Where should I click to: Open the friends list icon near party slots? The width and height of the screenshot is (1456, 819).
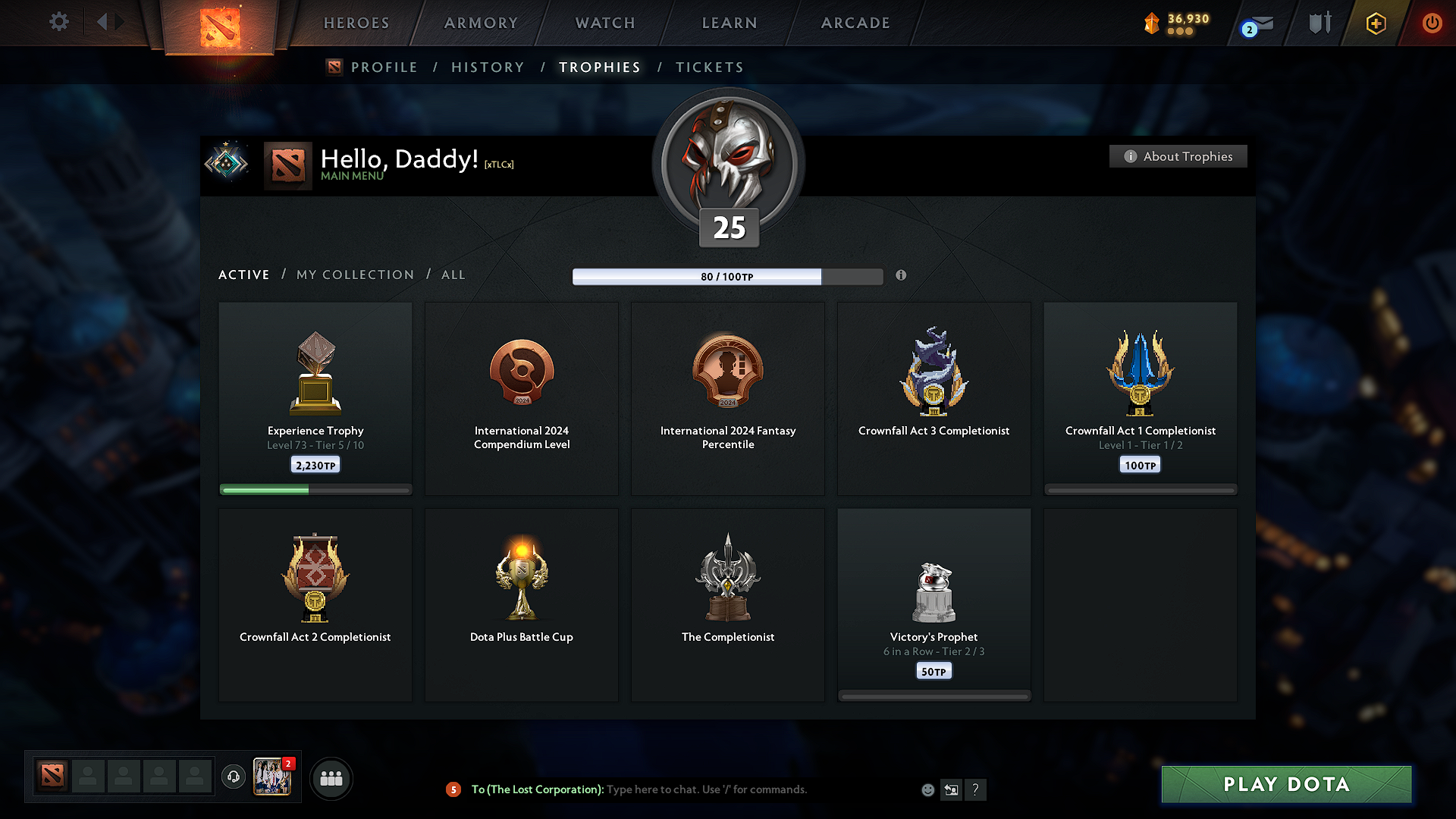click(331, 777)
